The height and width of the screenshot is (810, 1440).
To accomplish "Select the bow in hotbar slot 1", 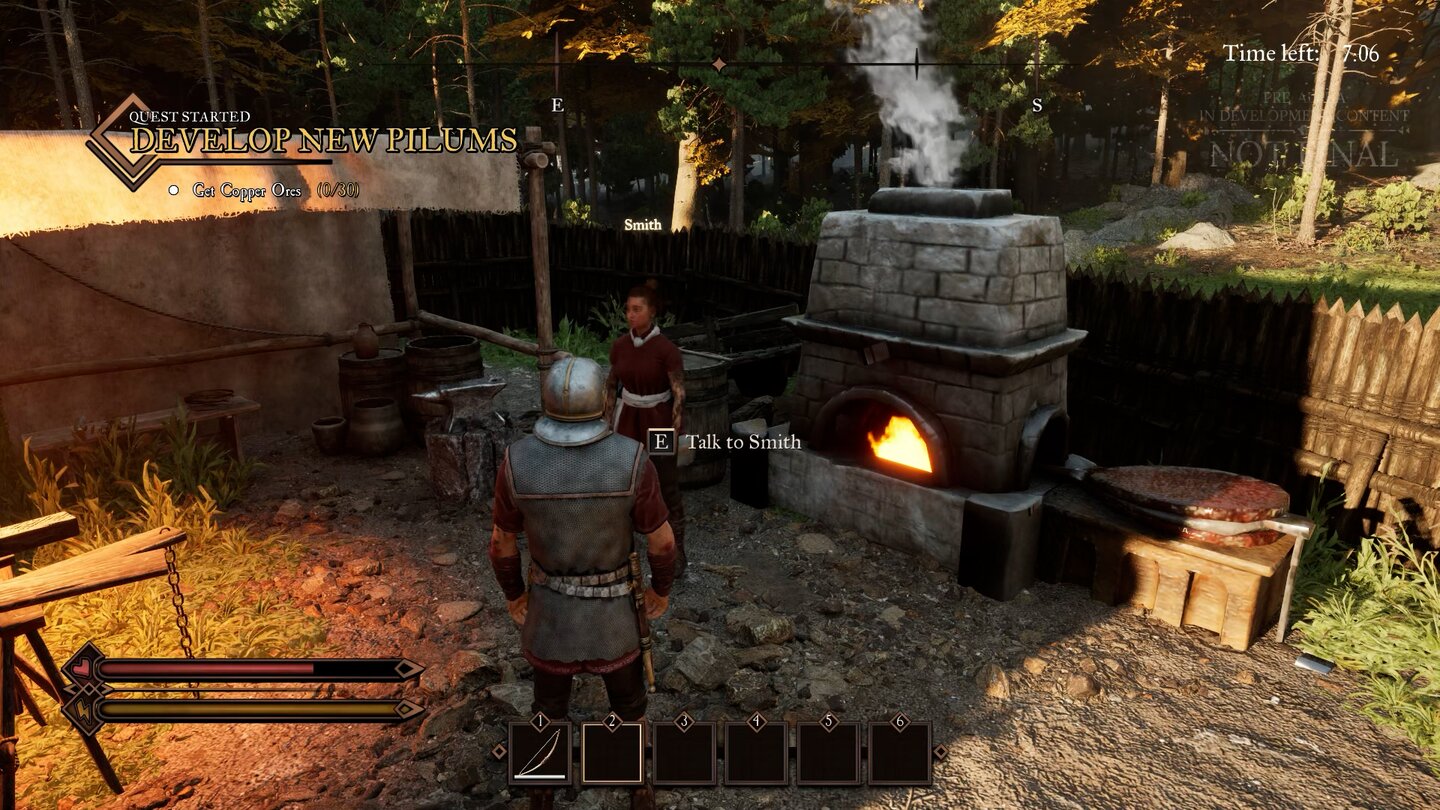I will click(x=540, y=753).
